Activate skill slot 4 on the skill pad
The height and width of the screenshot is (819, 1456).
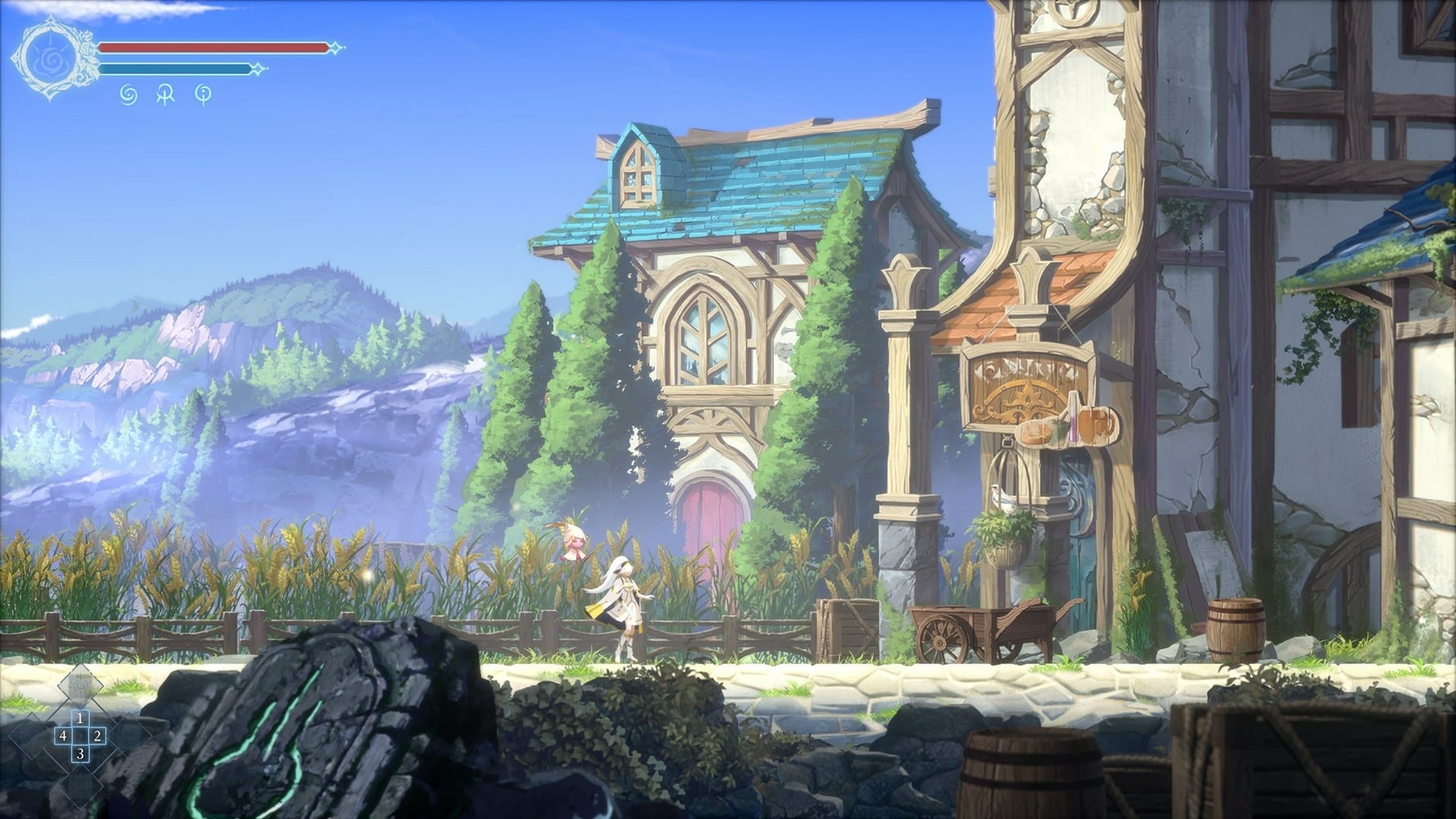64,736
